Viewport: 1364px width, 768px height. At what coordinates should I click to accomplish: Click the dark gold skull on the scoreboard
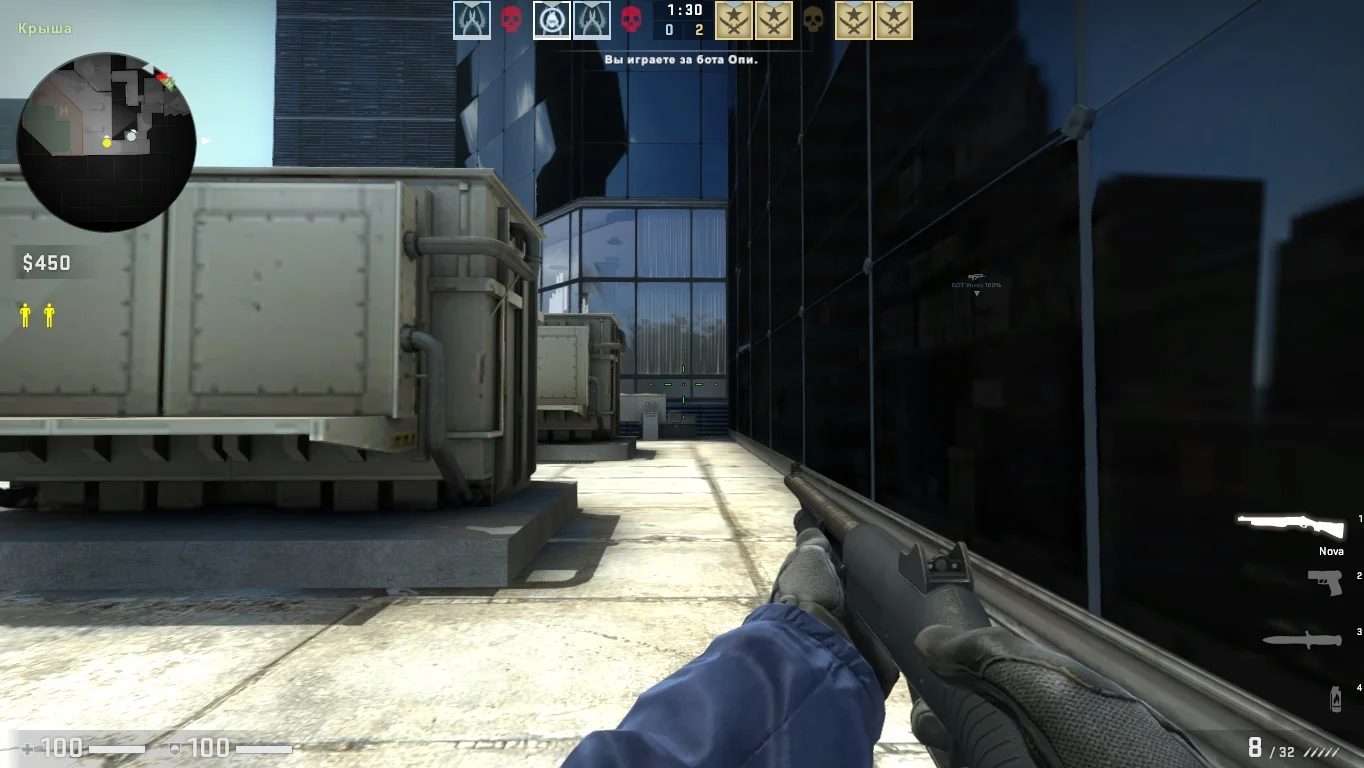pyautogui.click(x=813, y=20)
